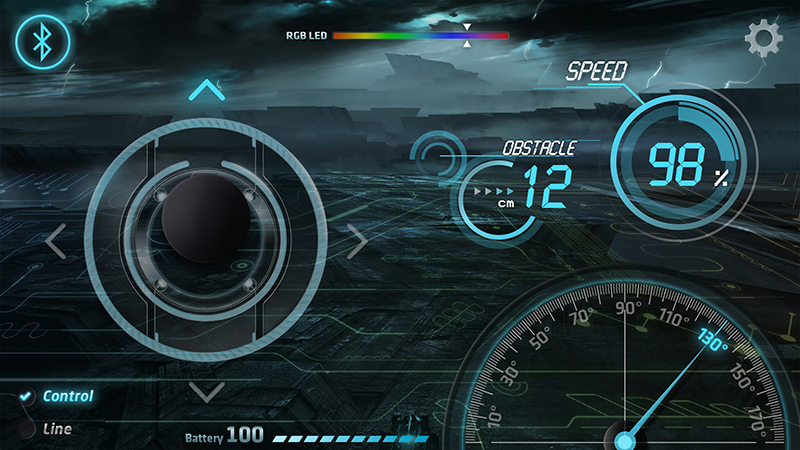Steer with the right arrow

click(x=357, y=241)
